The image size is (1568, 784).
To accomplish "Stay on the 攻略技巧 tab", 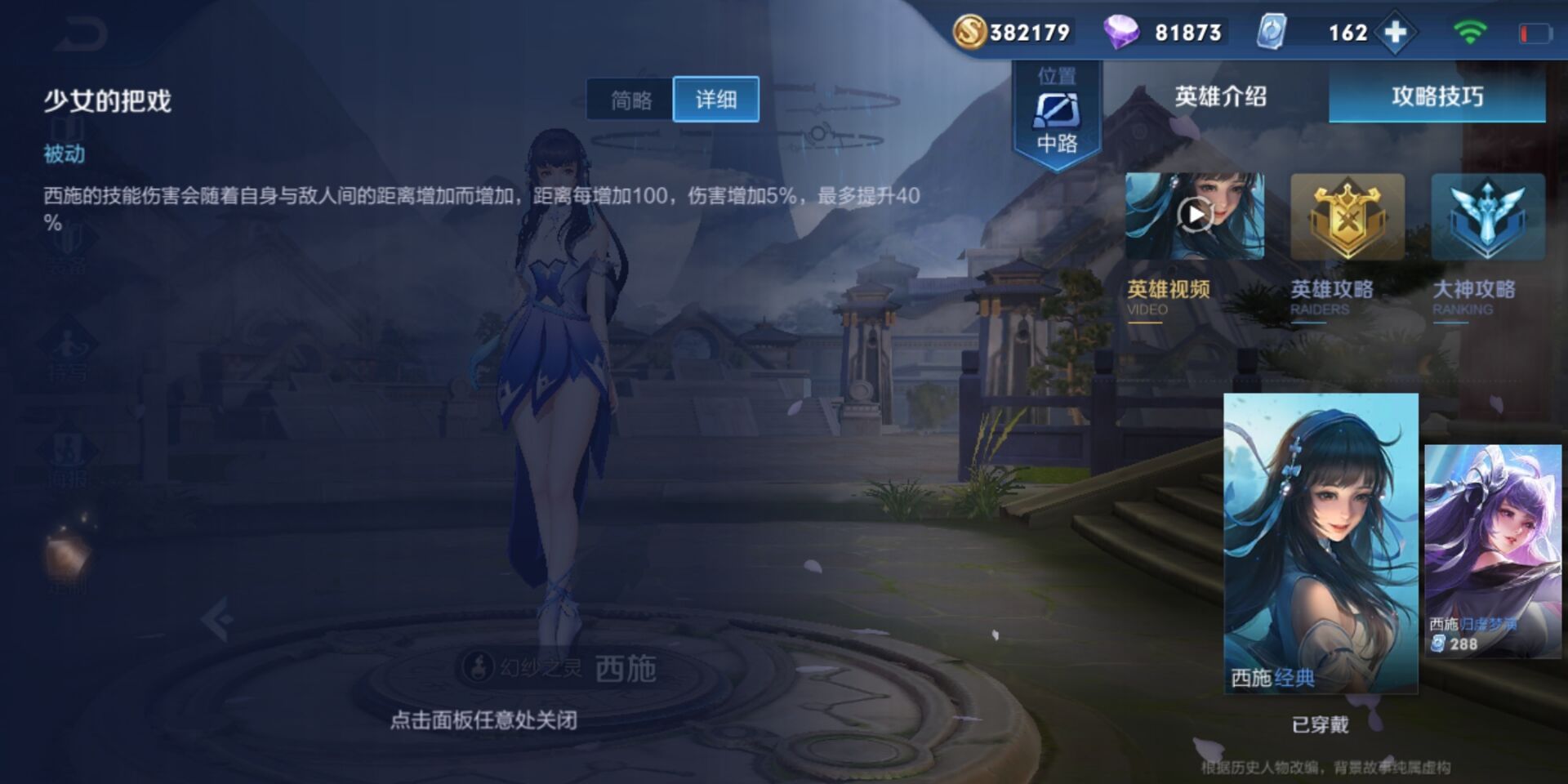I will pos(1437,96).
